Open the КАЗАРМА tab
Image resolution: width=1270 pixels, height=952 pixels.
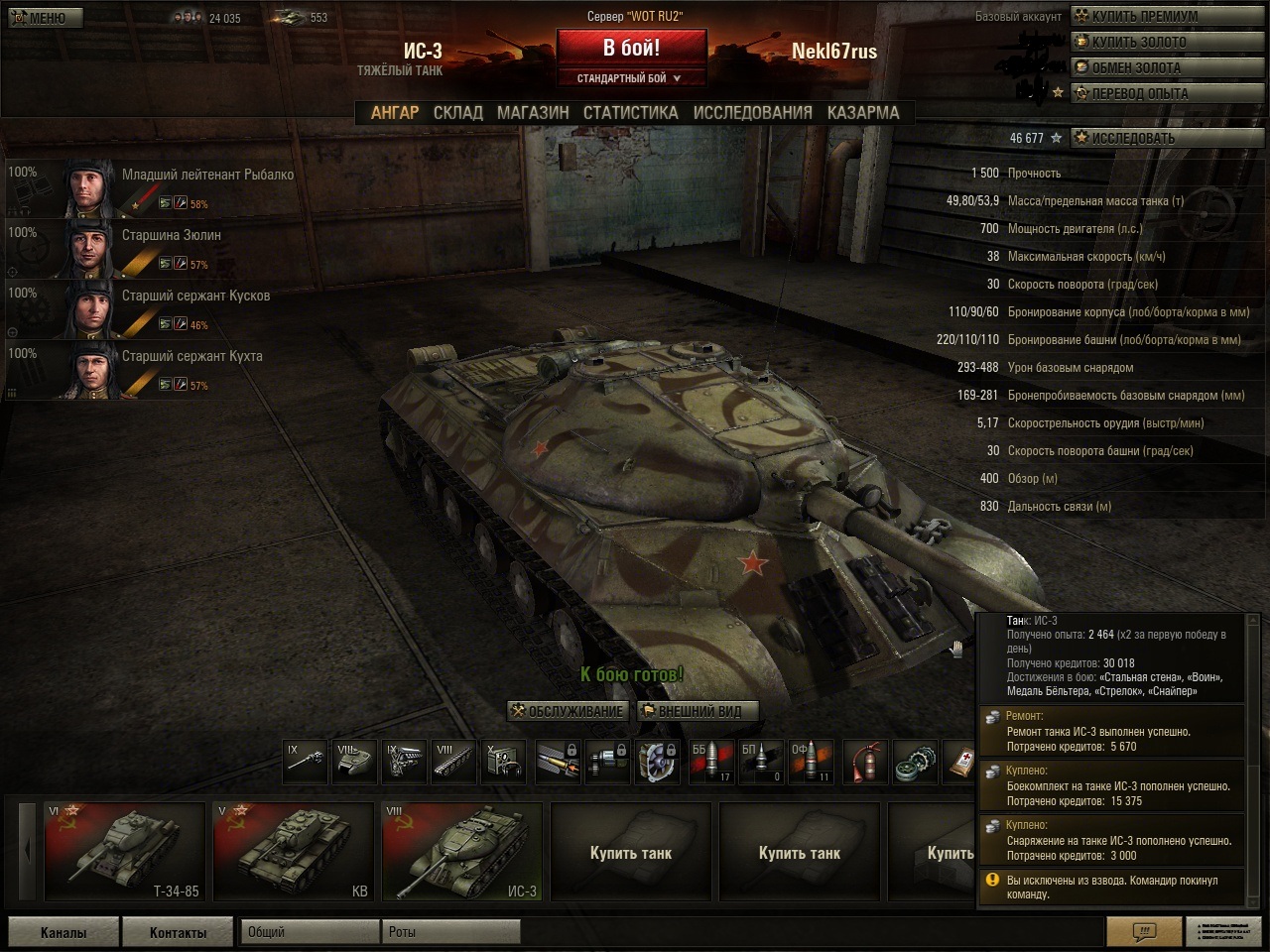(863, 113)
